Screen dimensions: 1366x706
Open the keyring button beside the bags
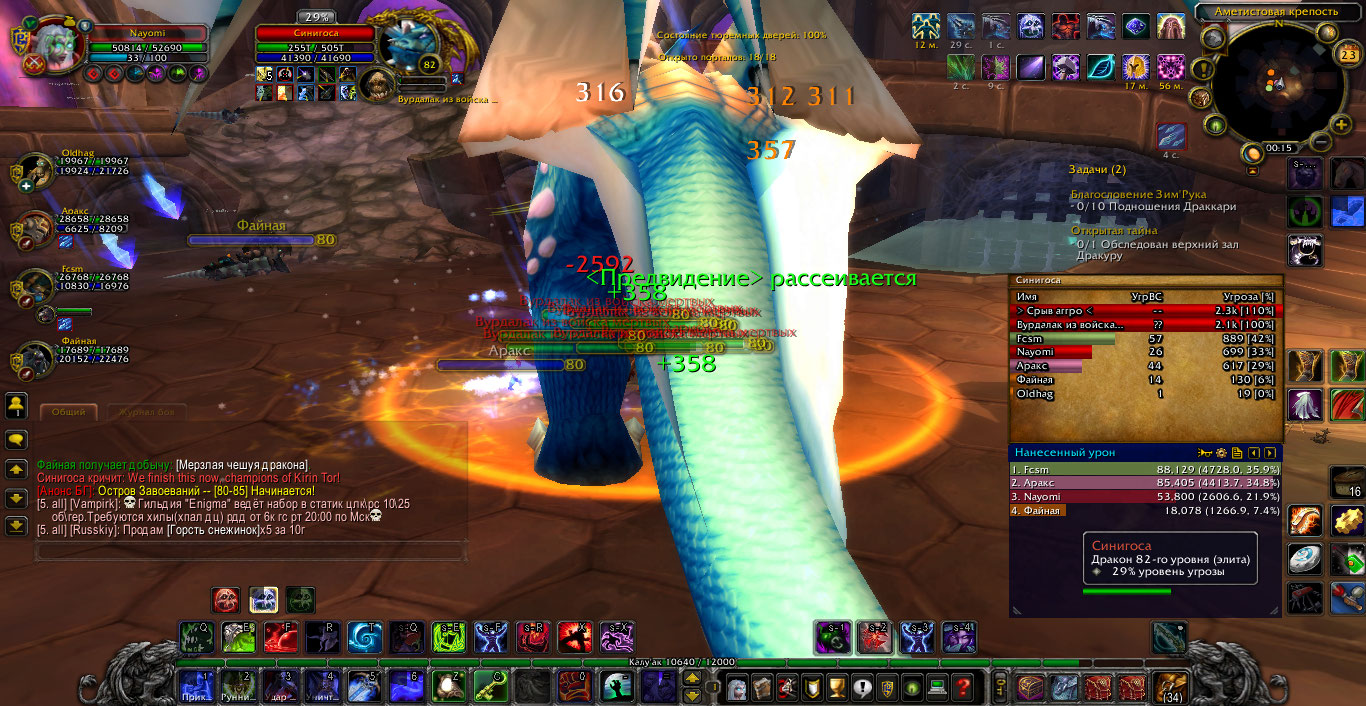pos(1001,687)
